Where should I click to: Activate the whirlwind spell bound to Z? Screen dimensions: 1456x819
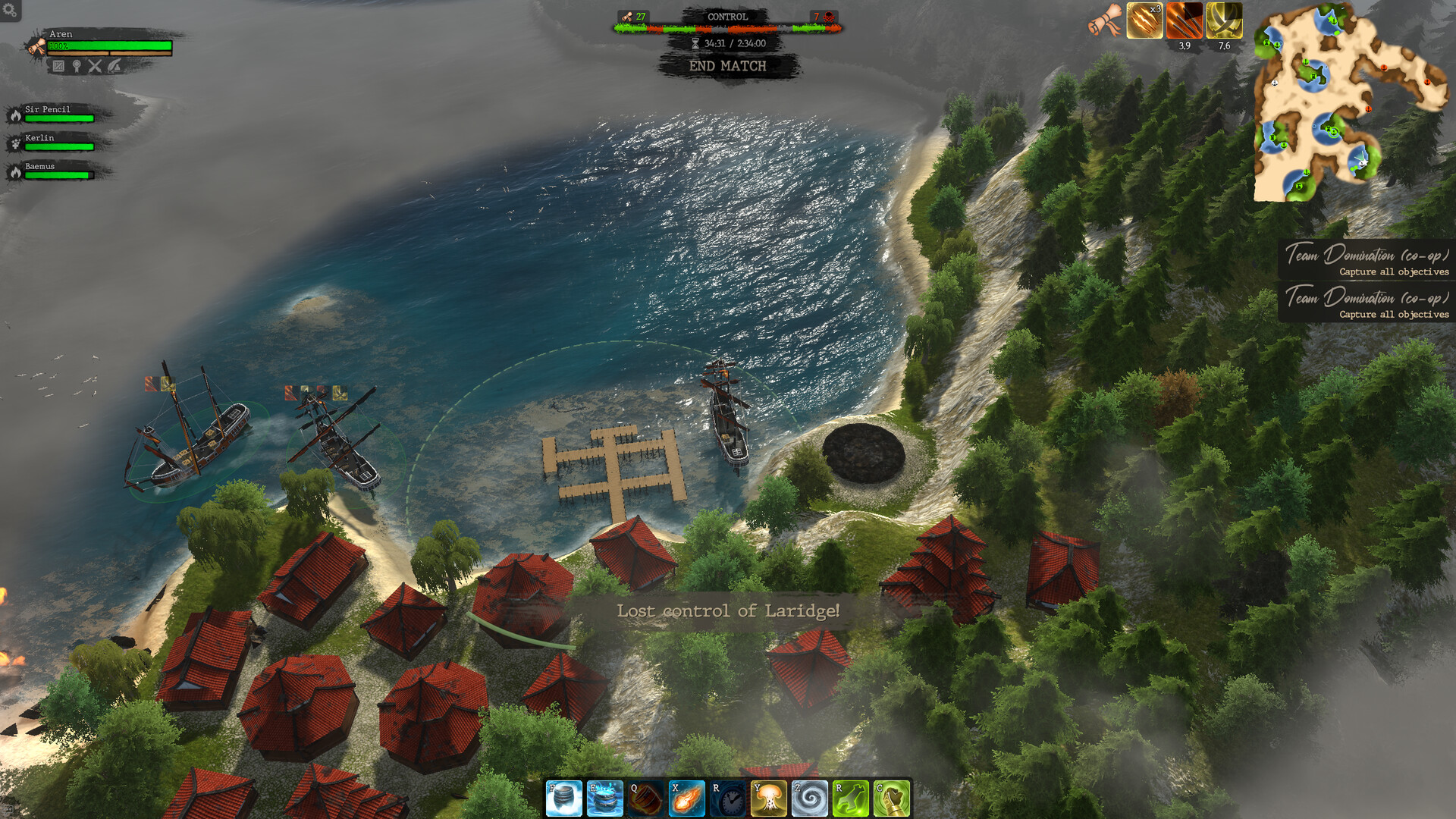[x=808, y=799]
